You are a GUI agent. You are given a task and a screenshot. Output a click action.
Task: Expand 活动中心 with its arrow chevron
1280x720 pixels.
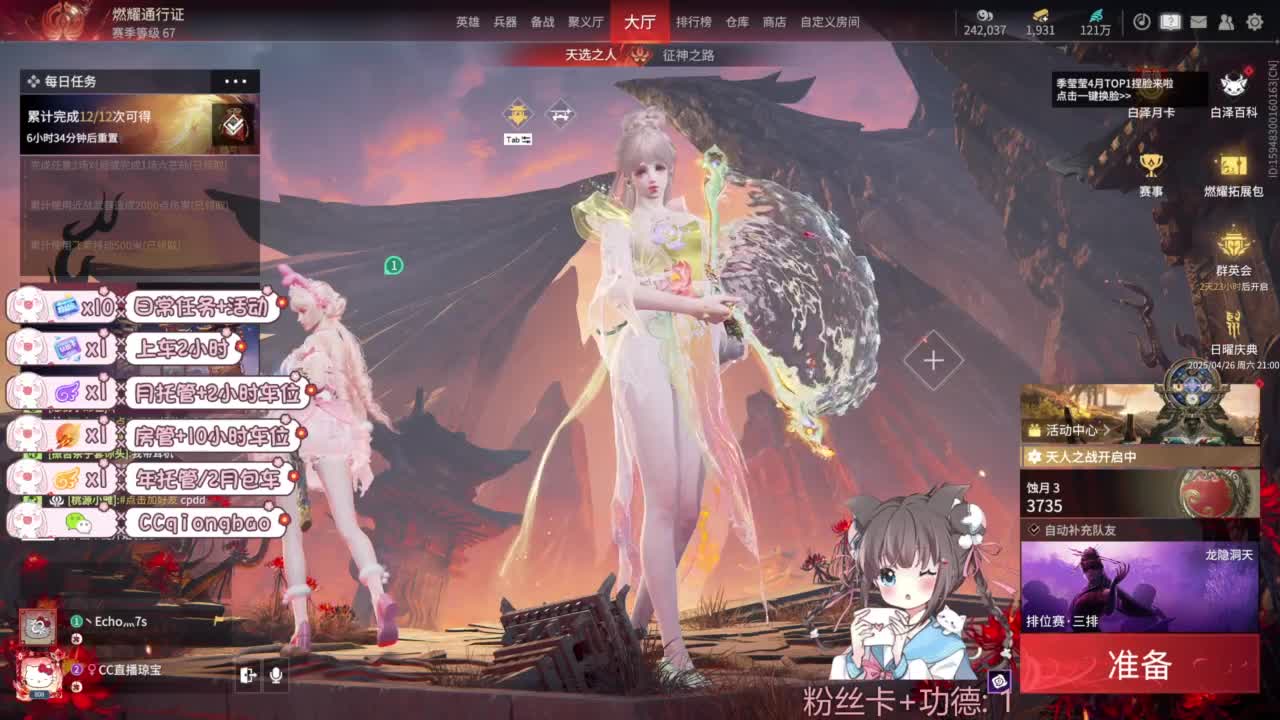coord(1108,430)
